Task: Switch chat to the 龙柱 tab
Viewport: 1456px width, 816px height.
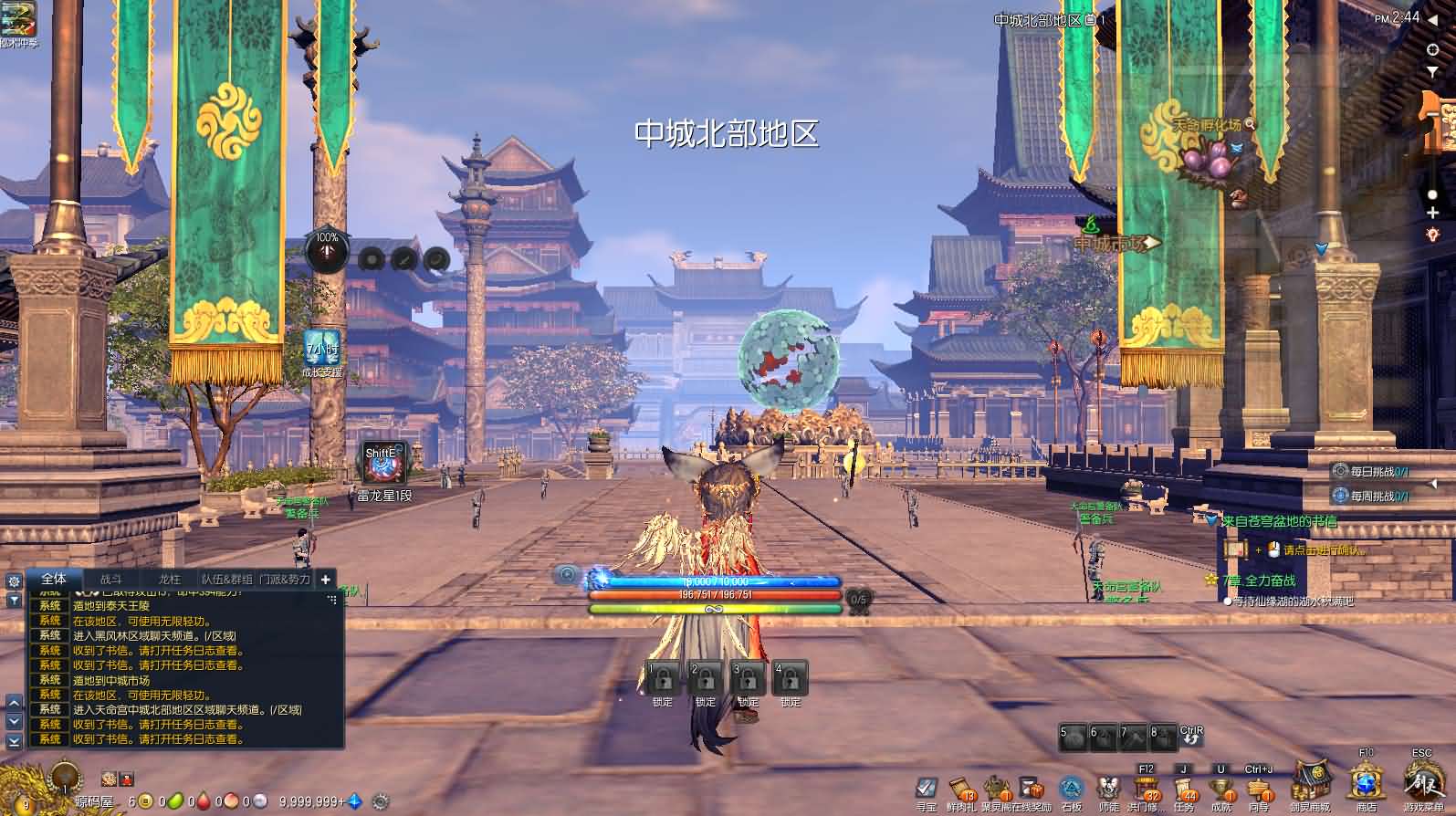Action: [170, 580]
